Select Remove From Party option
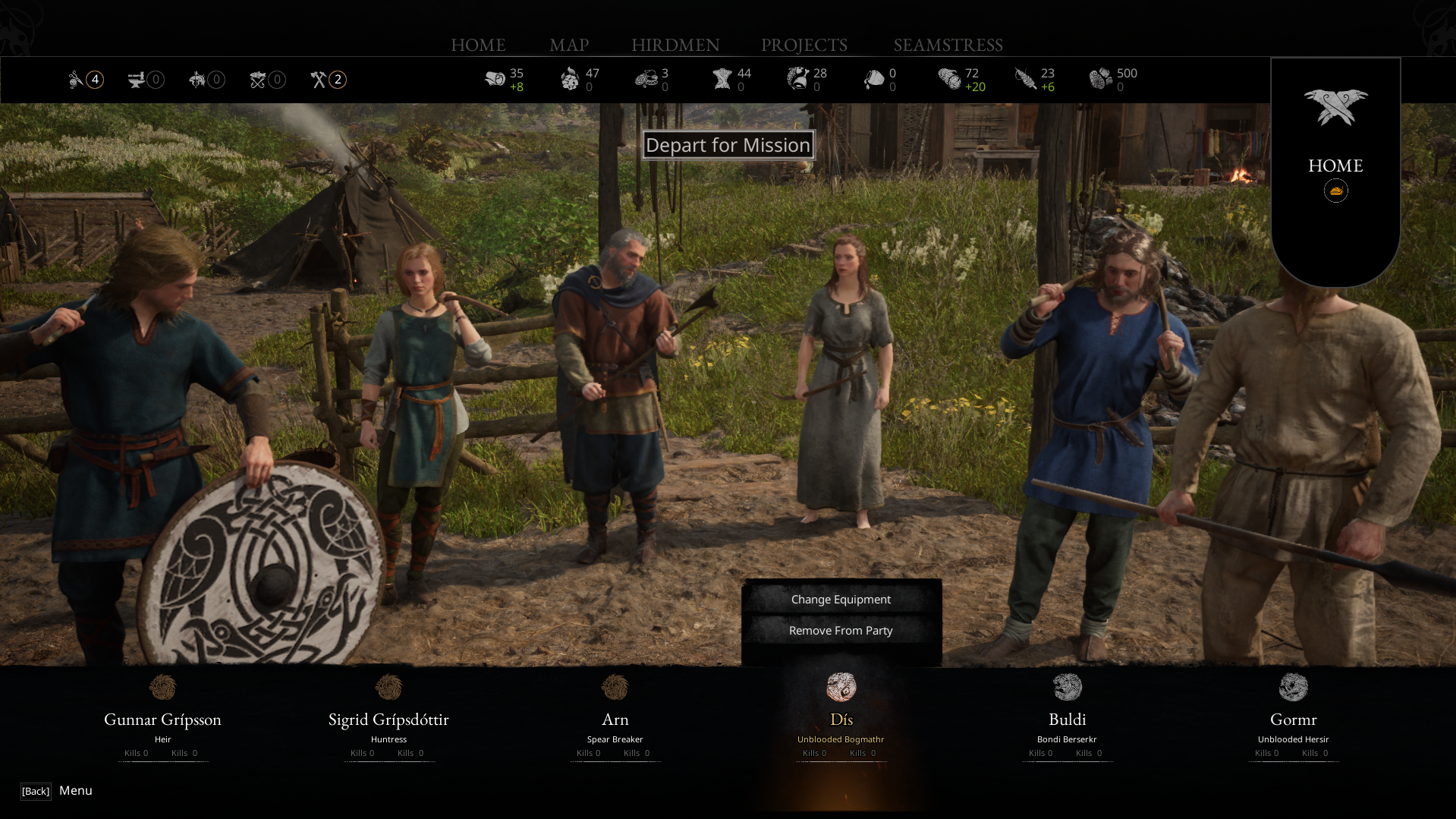The width and height of the screenshot is (1456, 819). (841, 631)
